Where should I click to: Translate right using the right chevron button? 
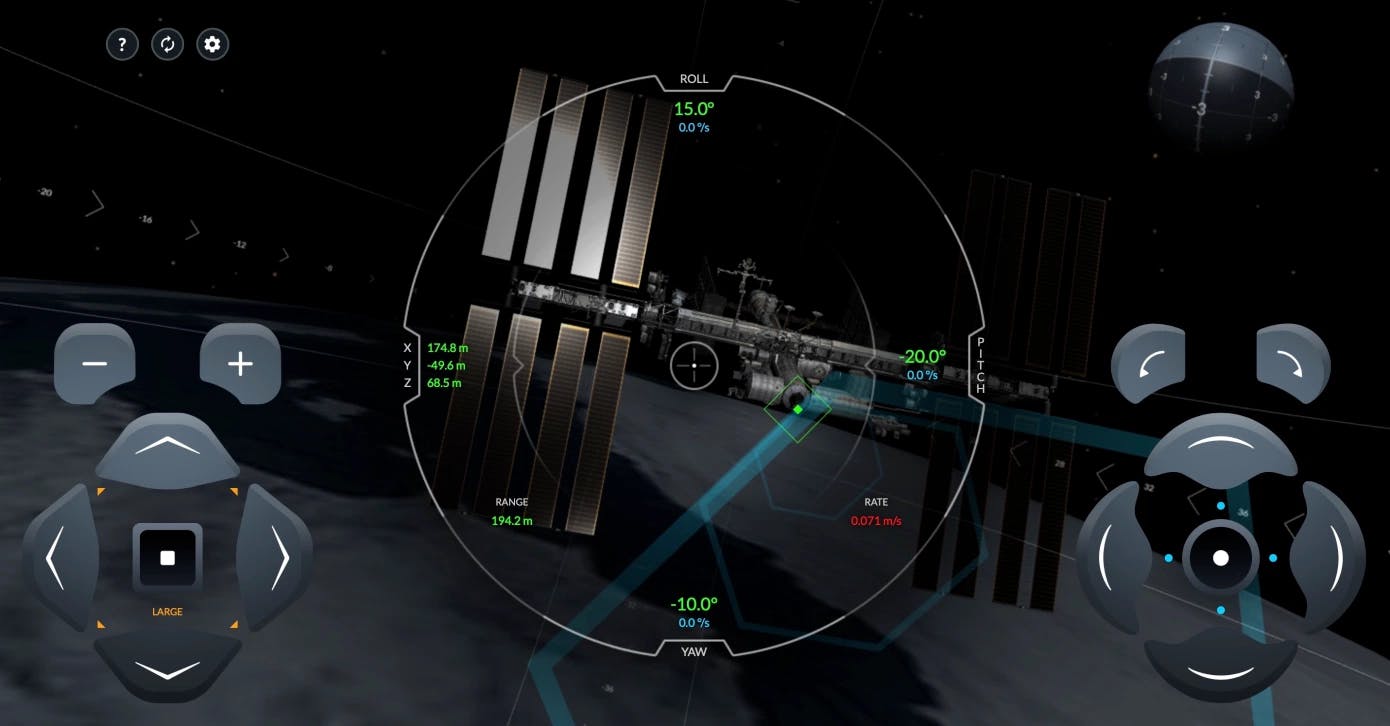(x=277, y=557)
